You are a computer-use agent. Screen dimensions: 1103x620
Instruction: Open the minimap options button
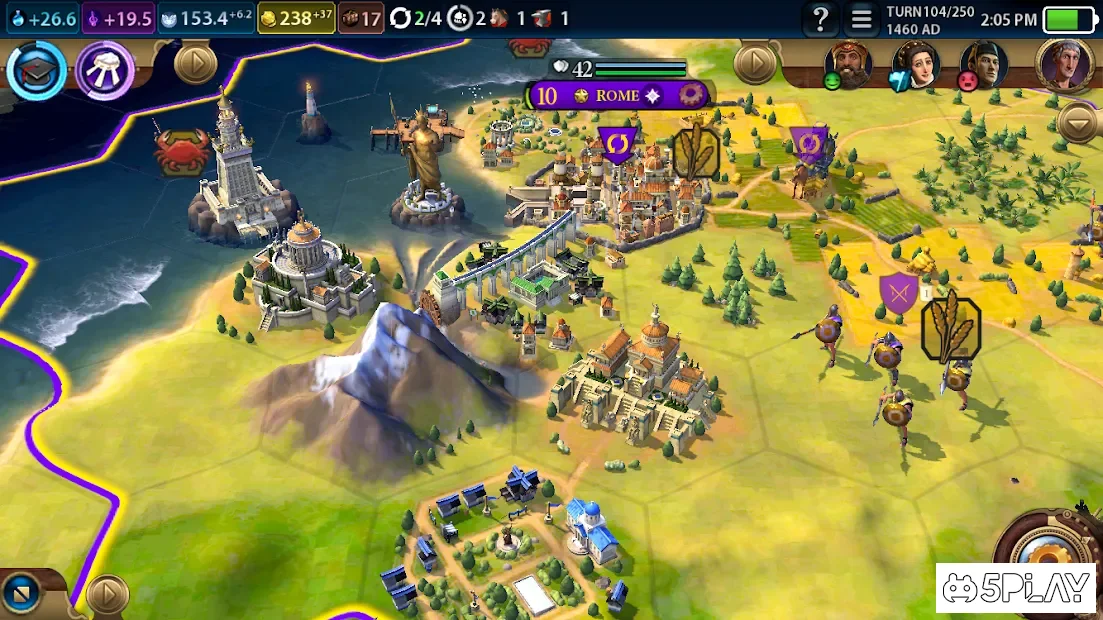click(x=22, y=595)
